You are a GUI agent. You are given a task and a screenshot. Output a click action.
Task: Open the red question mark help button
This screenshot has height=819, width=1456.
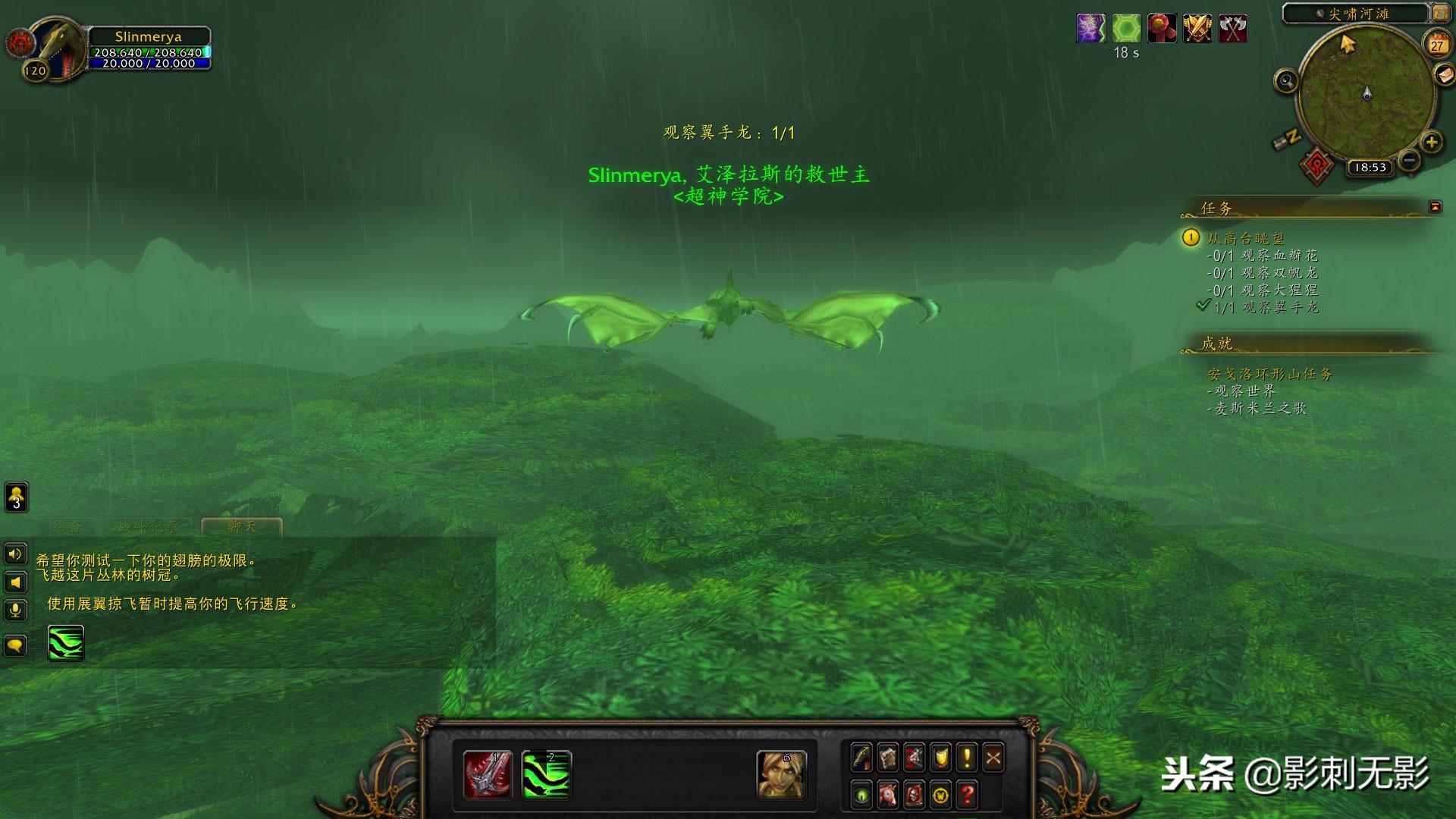[967, 795]
